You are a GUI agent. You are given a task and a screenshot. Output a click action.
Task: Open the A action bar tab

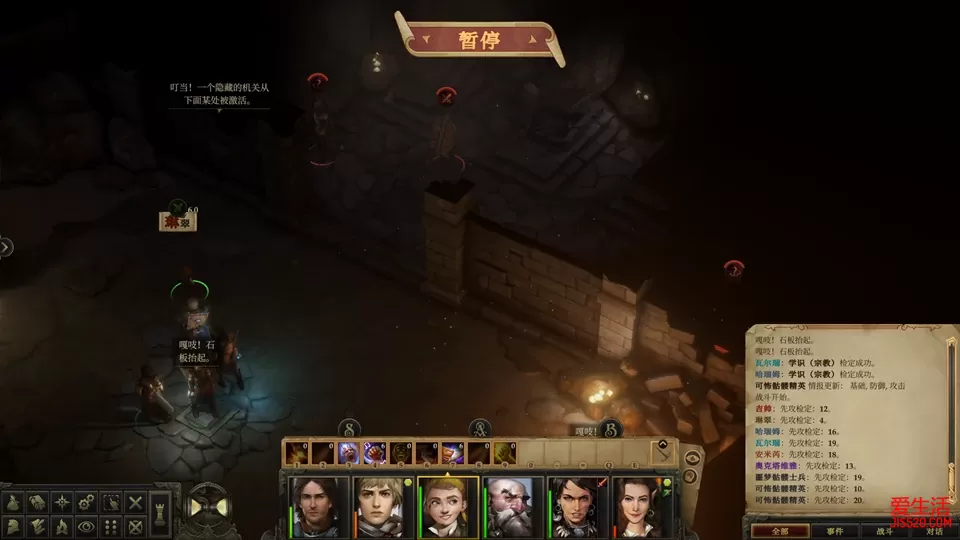[x=480, y=428]
